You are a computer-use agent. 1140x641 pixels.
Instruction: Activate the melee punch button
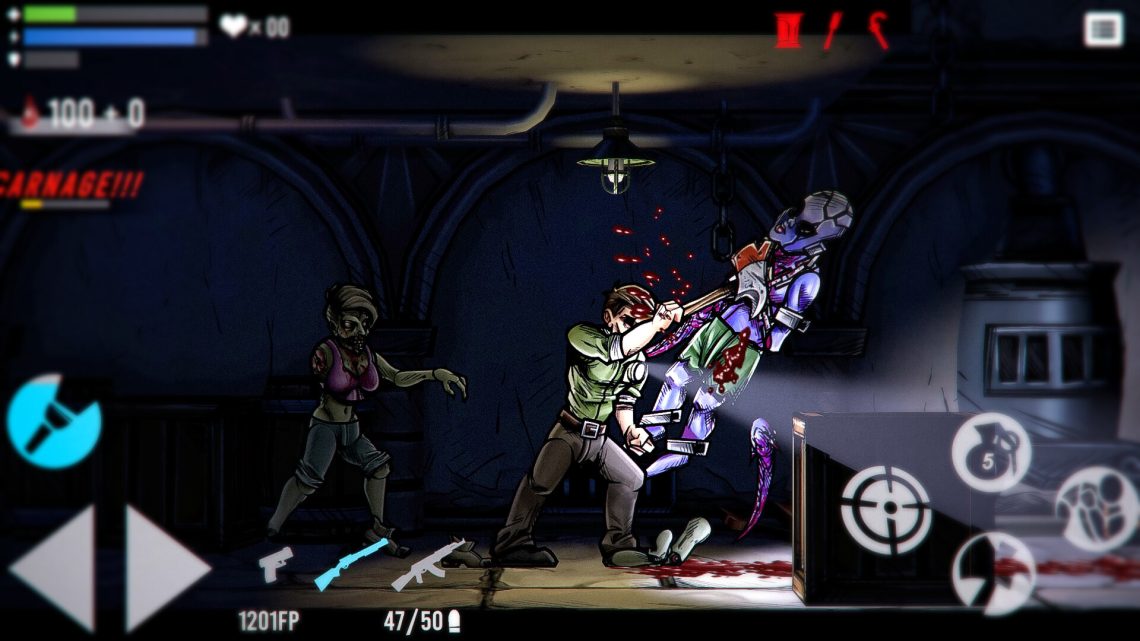[1095, 508]
